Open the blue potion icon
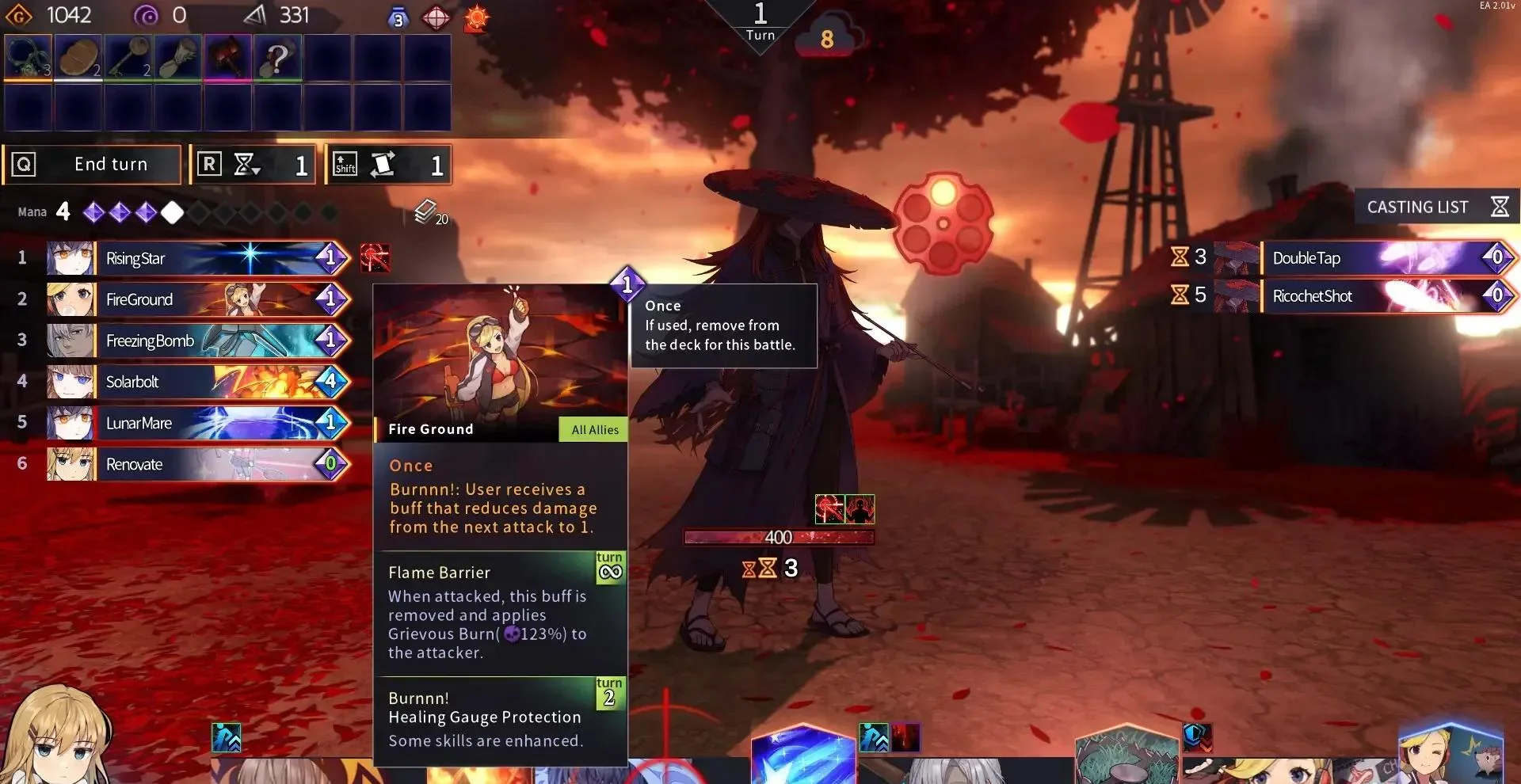Image resolution: width=1521 pixels, height=784 pixels. pyautogui.click(x=398, y=17)
